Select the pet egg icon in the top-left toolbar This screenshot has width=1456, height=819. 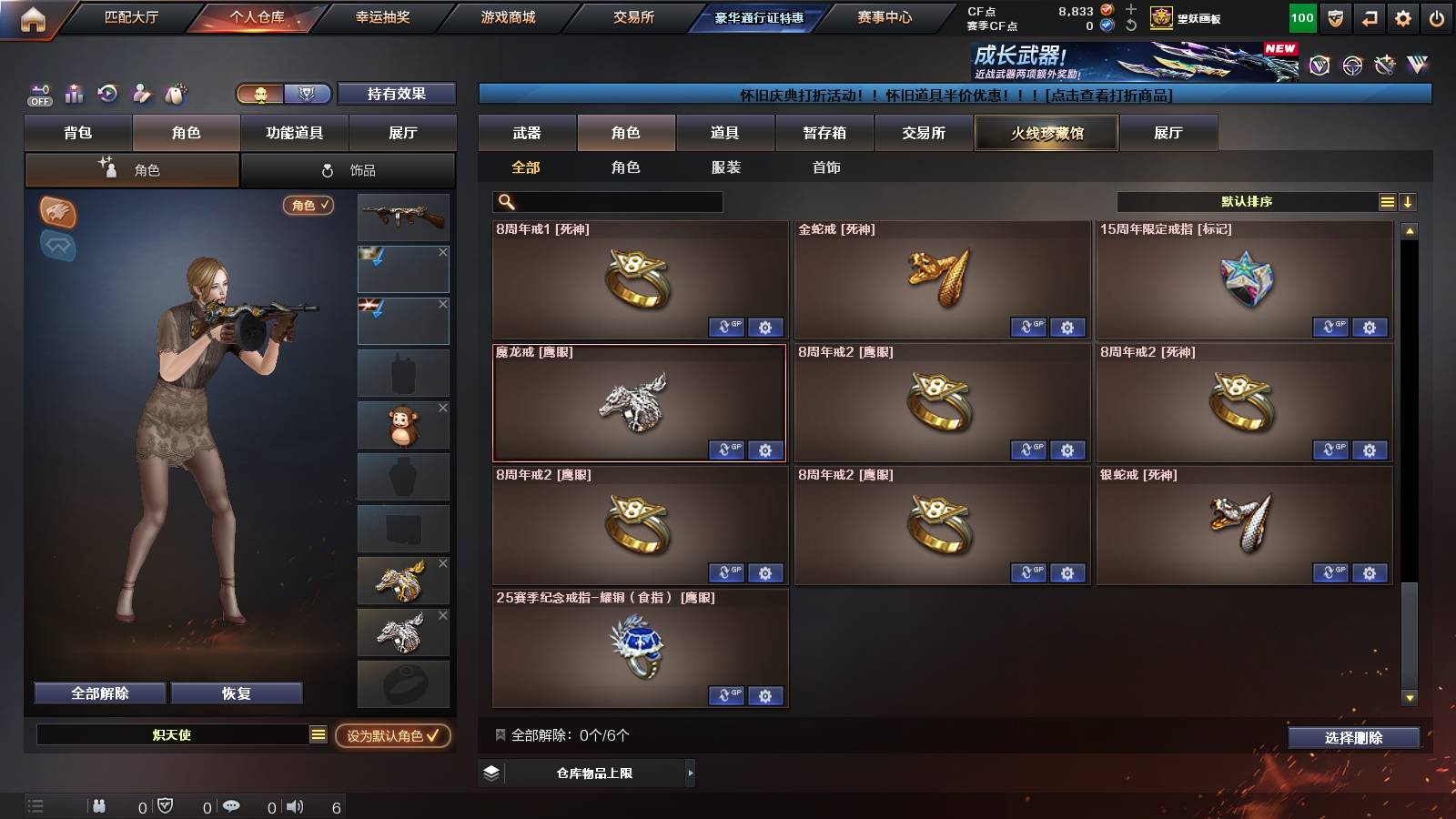click(x=175, y=94)
